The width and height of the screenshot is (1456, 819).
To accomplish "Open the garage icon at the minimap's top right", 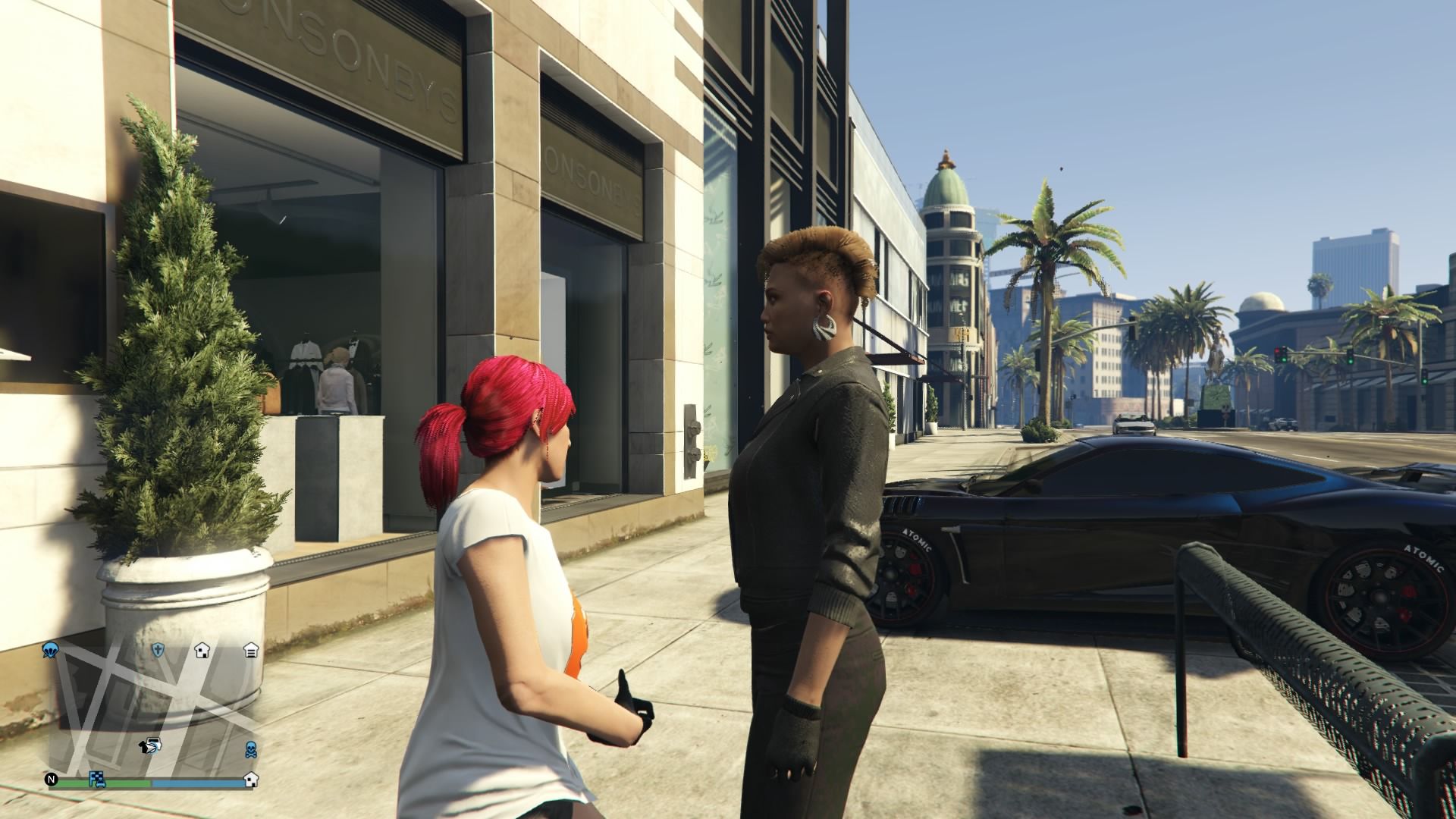I will 251,651.
